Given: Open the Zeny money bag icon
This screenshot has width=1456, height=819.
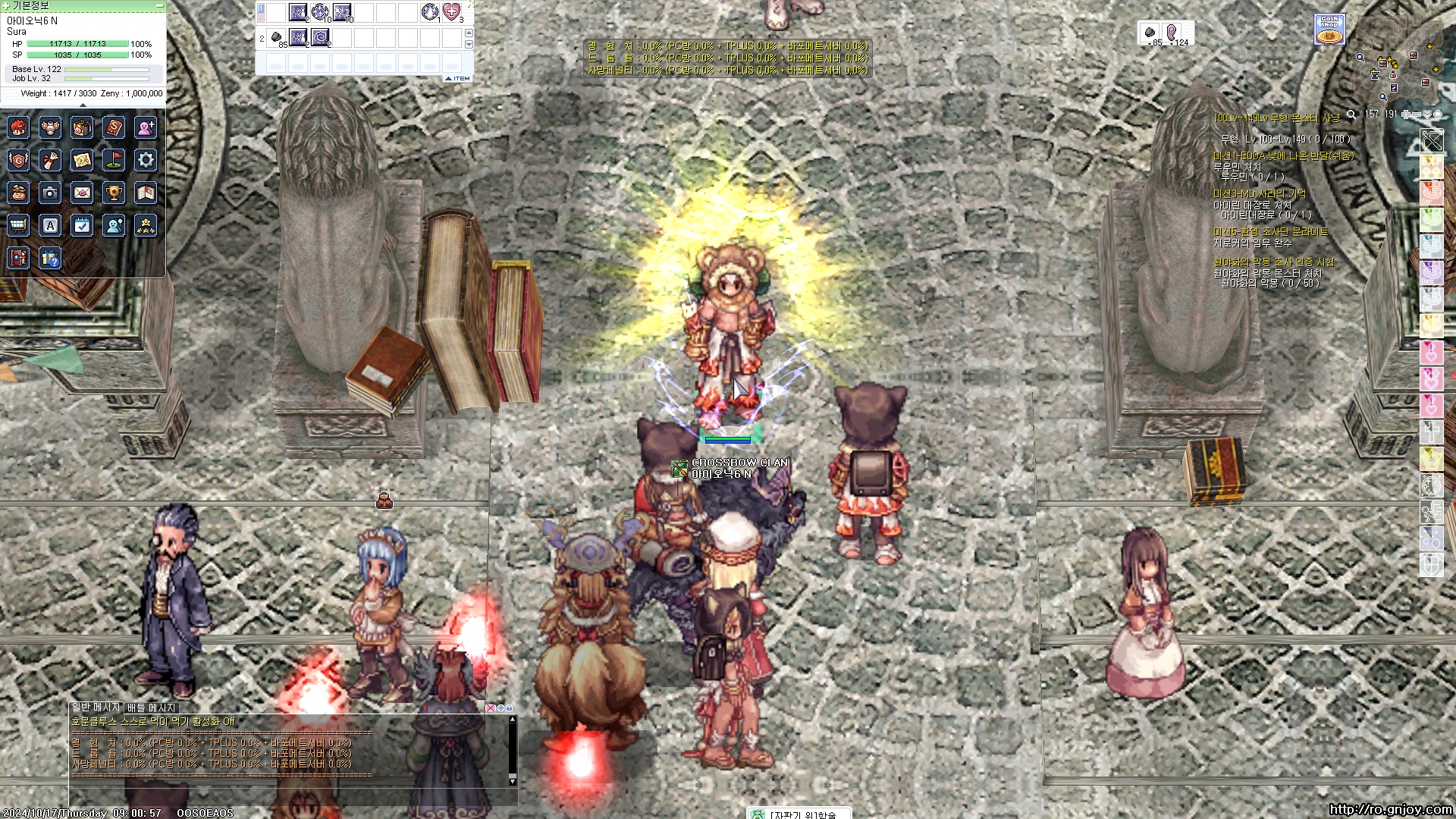Looking at the screenshot, I should tap(18, 193).
